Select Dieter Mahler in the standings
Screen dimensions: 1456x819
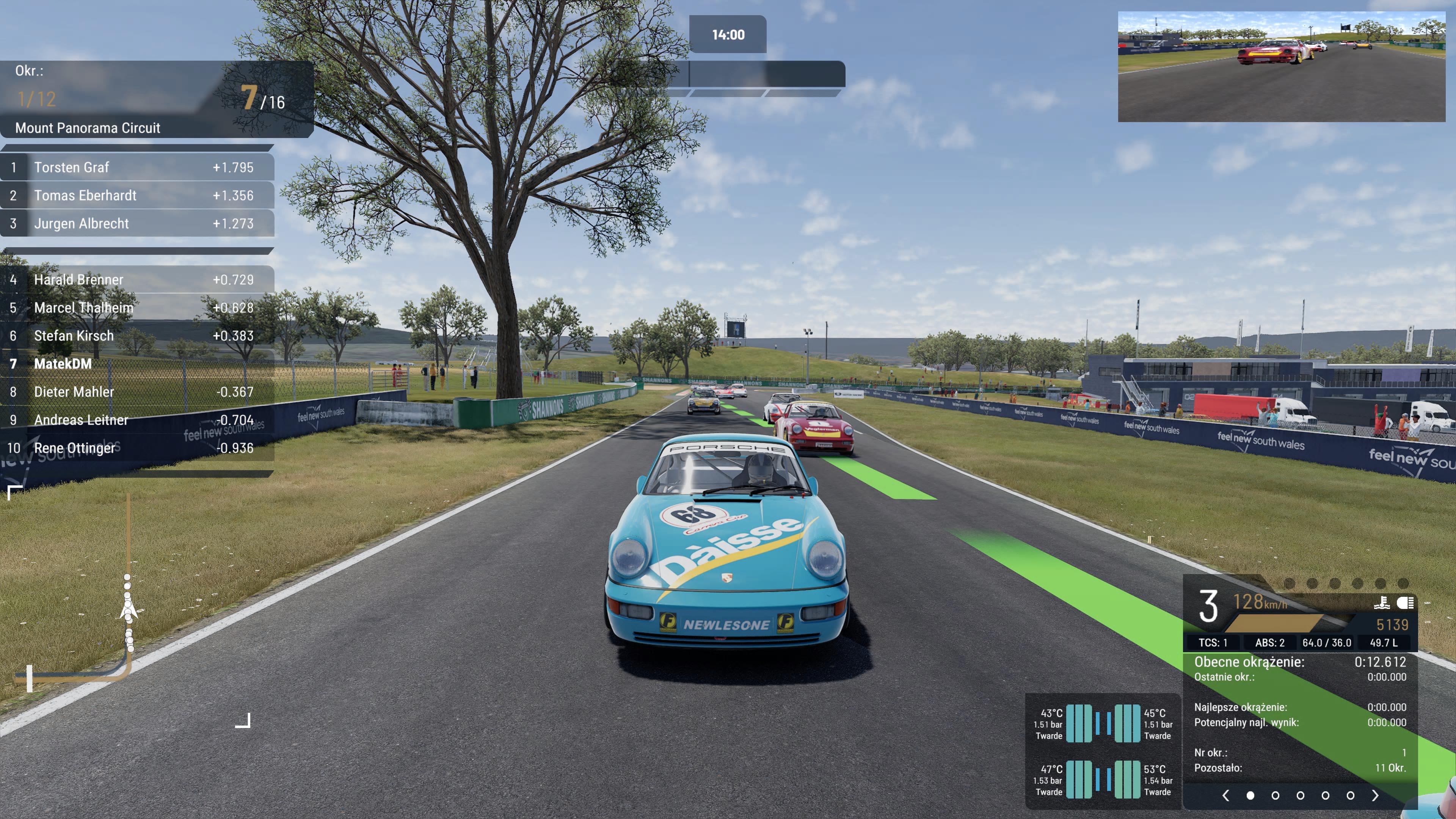pyautogui.click(x=137, y=392)
